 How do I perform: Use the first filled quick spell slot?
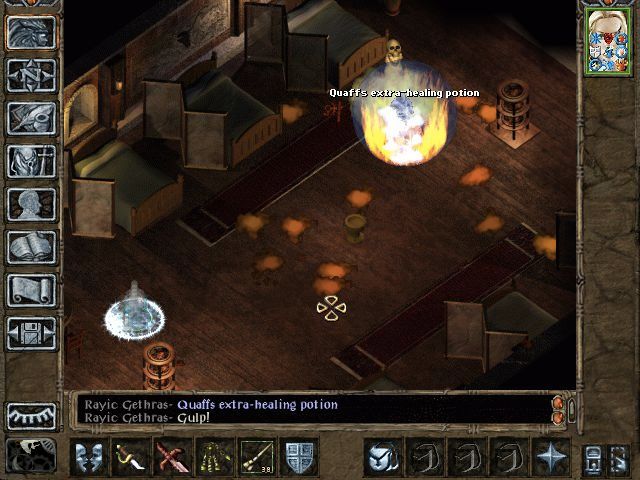(382, 457)
